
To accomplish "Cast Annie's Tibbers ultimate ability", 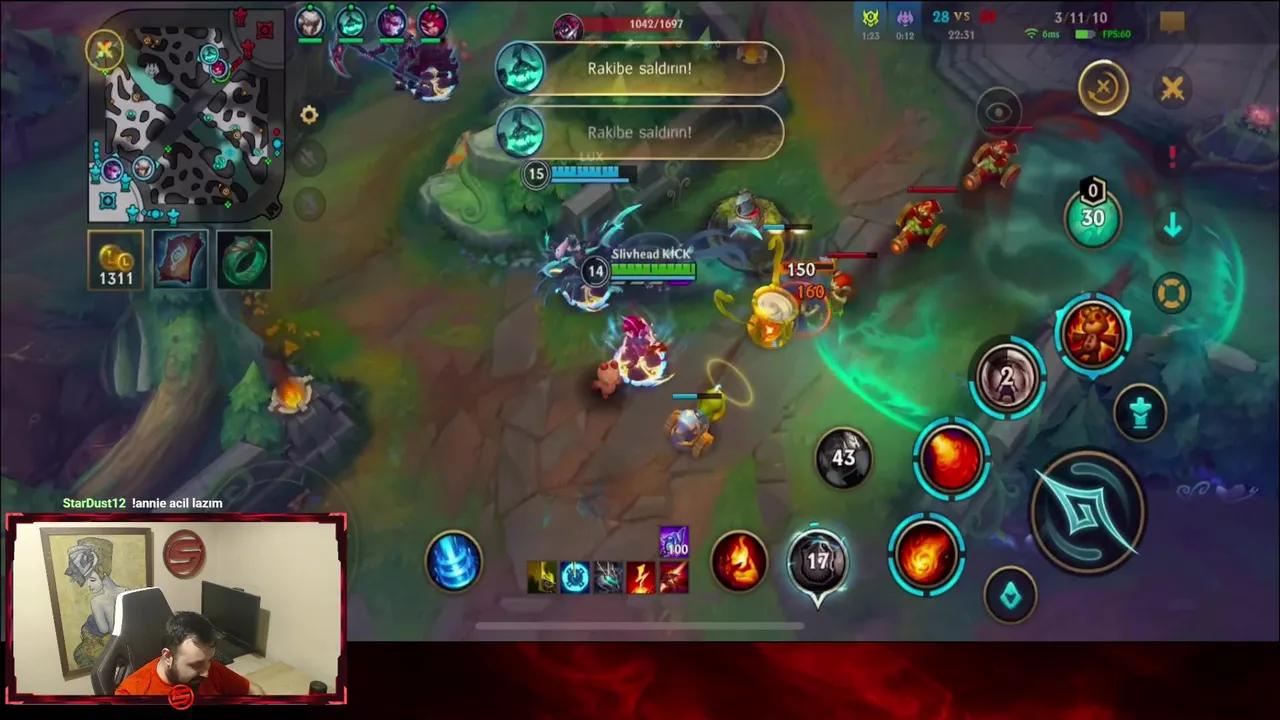I will click(x=1092, y=335).
